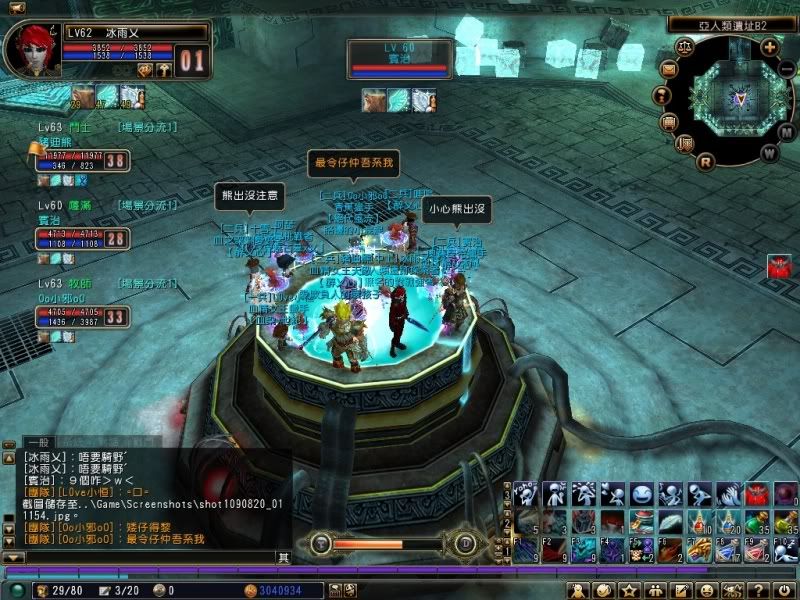Screen dimensions: 800x600
Task: Click the W button on minimap
Action: 768,153
